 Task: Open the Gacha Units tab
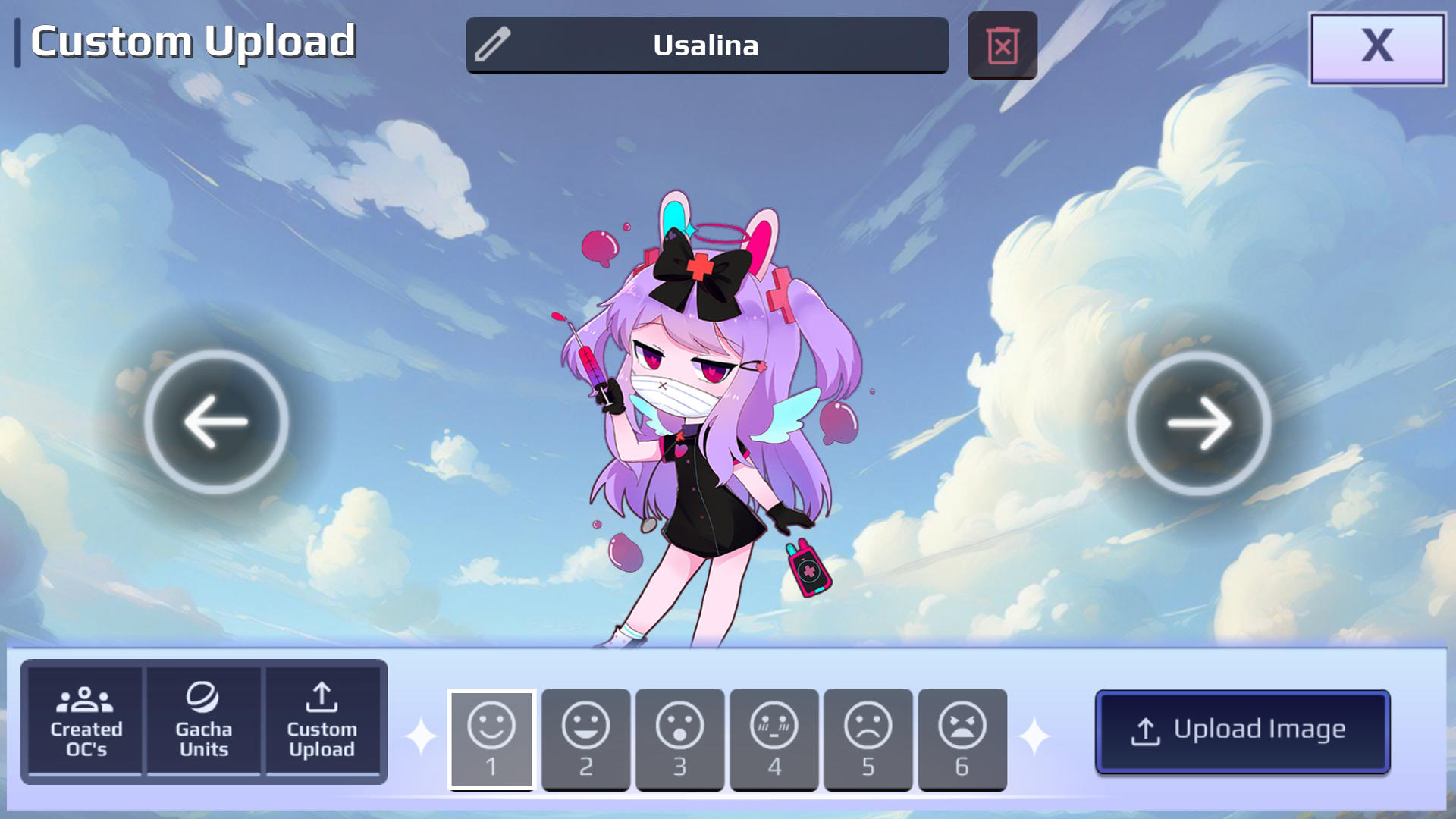(203, 720)
